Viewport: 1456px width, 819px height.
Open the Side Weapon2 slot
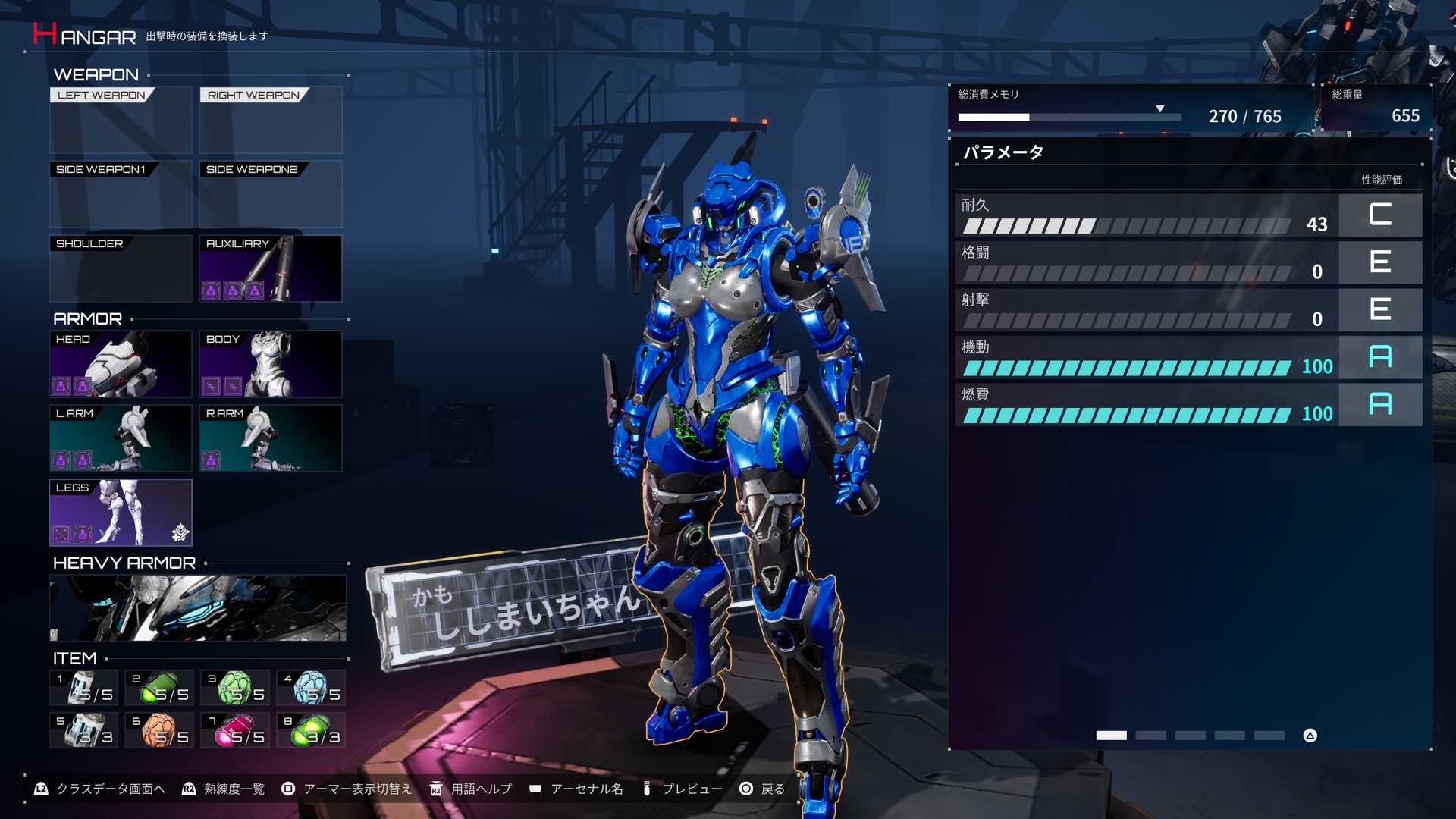(x=271, y=194)
